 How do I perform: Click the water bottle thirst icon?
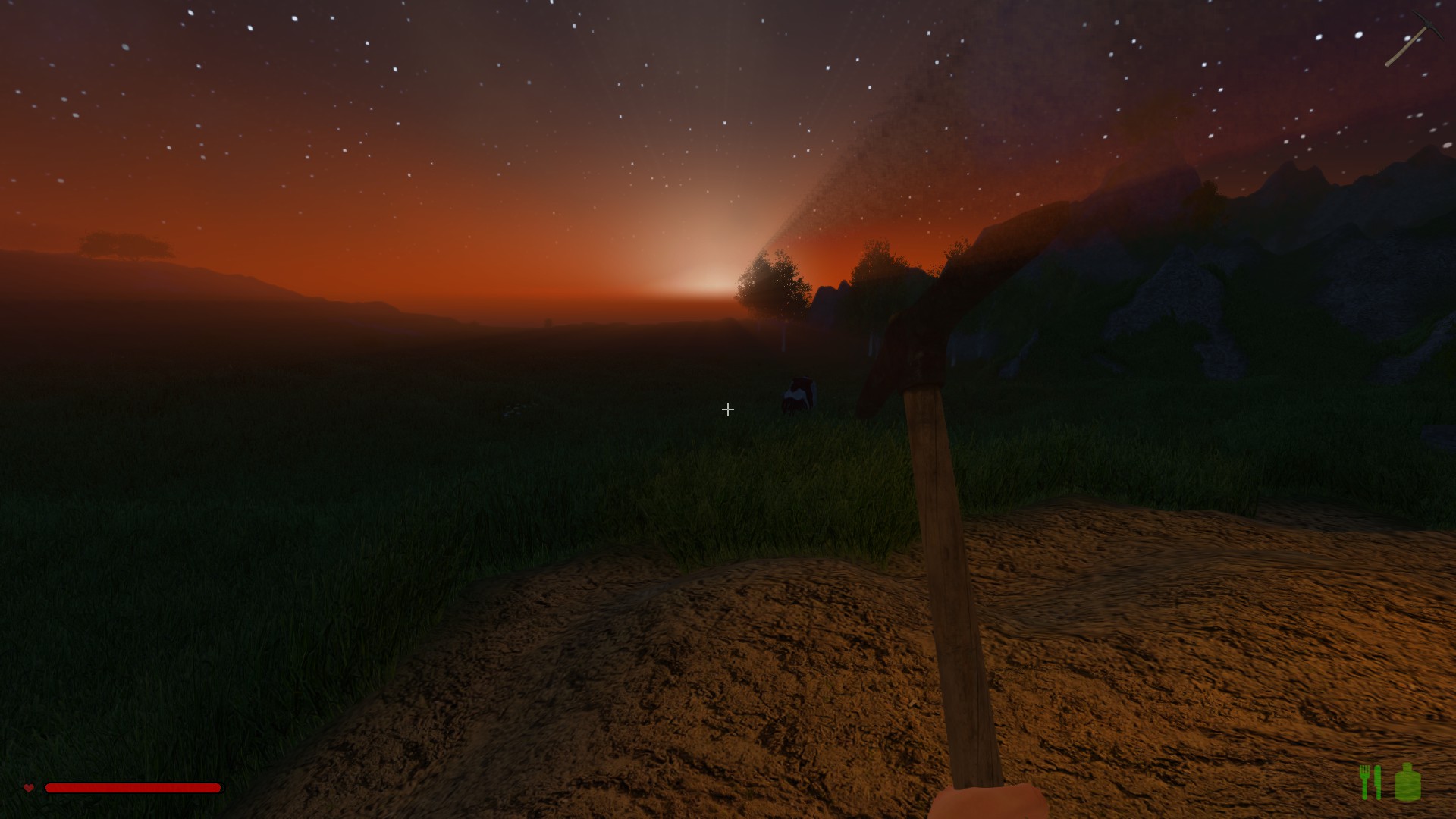(x=1407, y=782)
